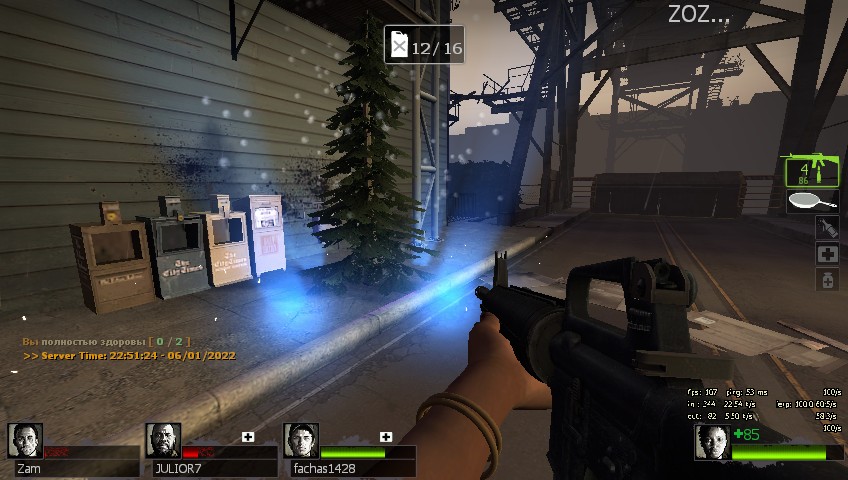The width and height of the screenshot is (848, 480).
Task: Select the pain pills slot
Action: (827, 281)
